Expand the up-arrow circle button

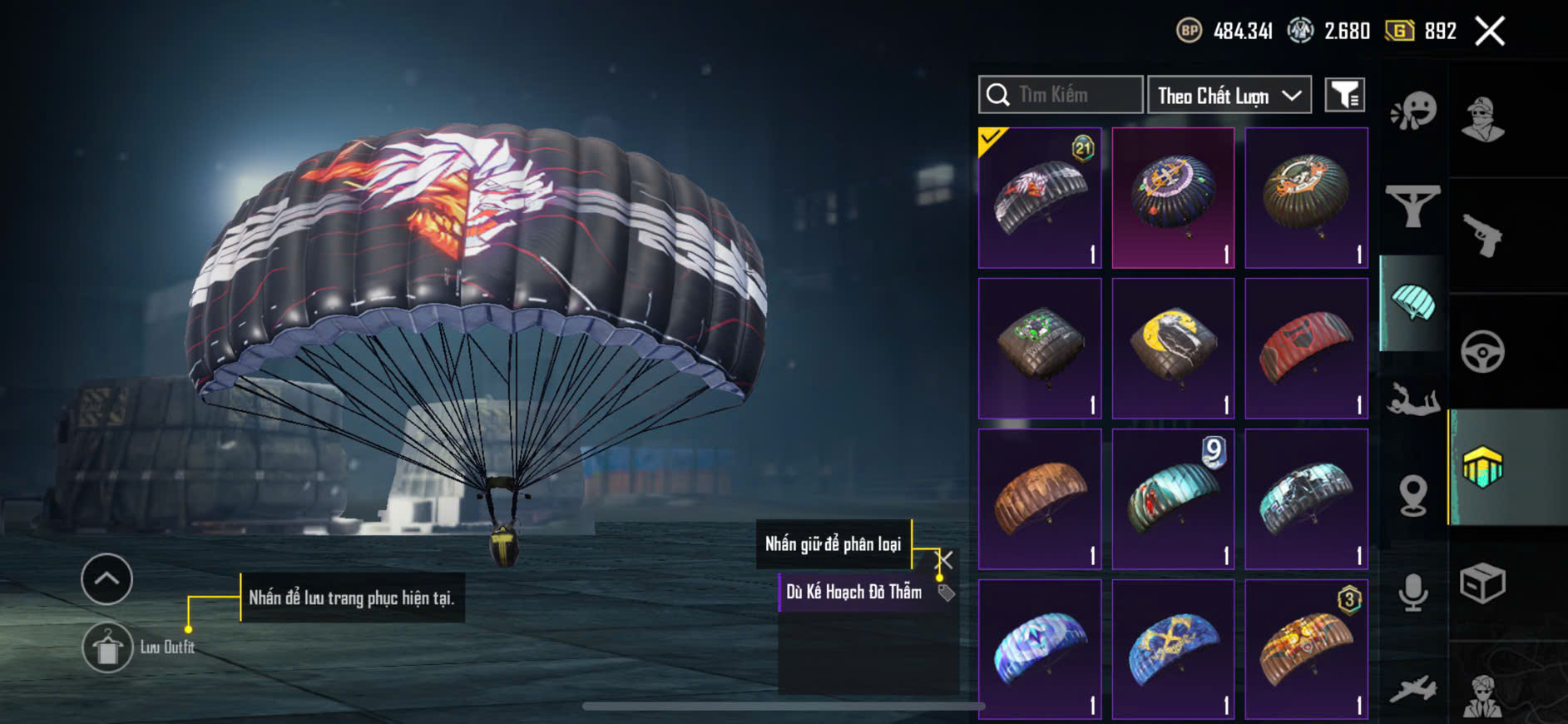pyautogui.click(x=106, y=578)
